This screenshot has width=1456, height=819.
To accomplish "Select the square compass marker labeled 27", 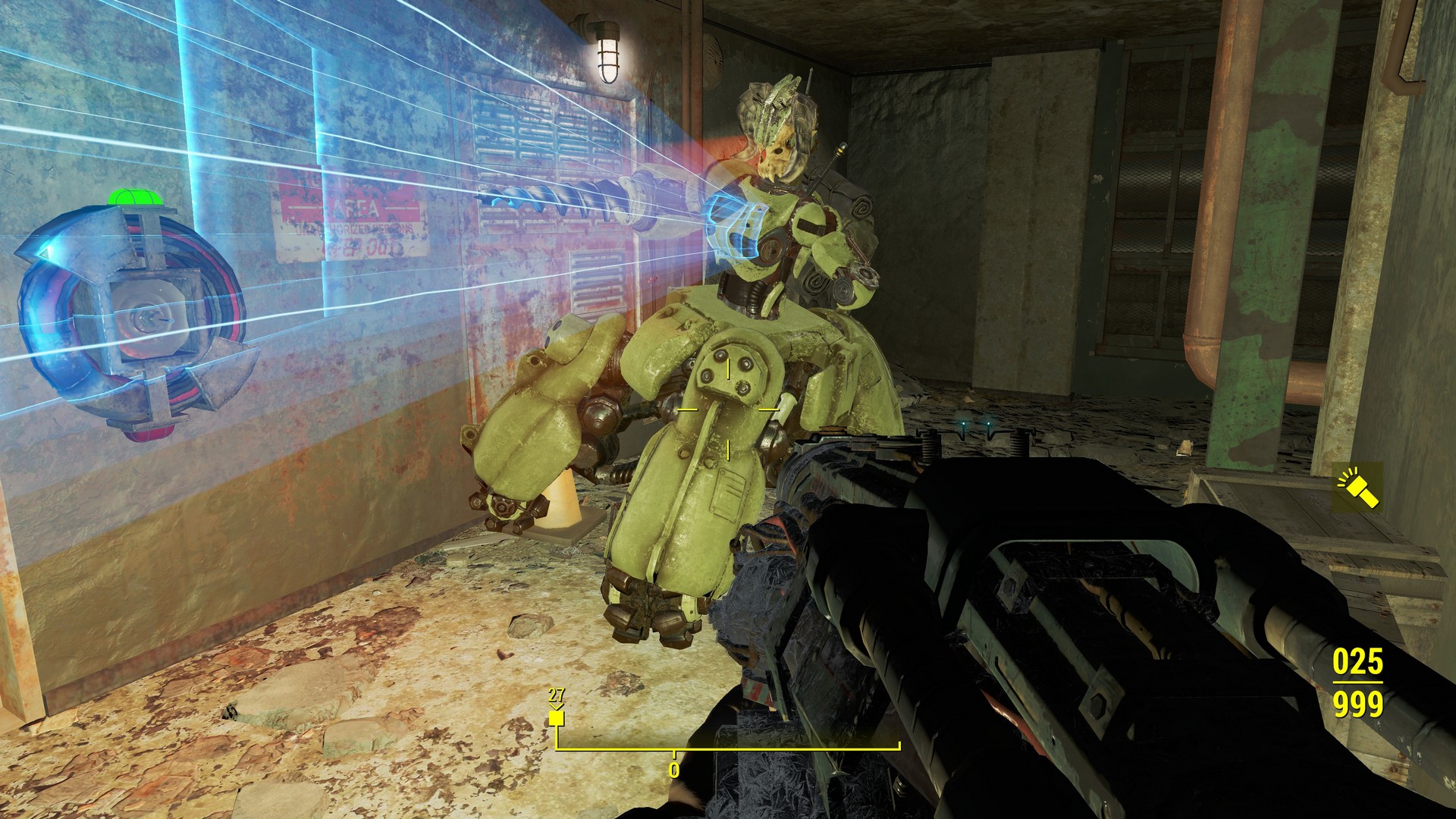I will pyautogui.click(x=557, y=717).
